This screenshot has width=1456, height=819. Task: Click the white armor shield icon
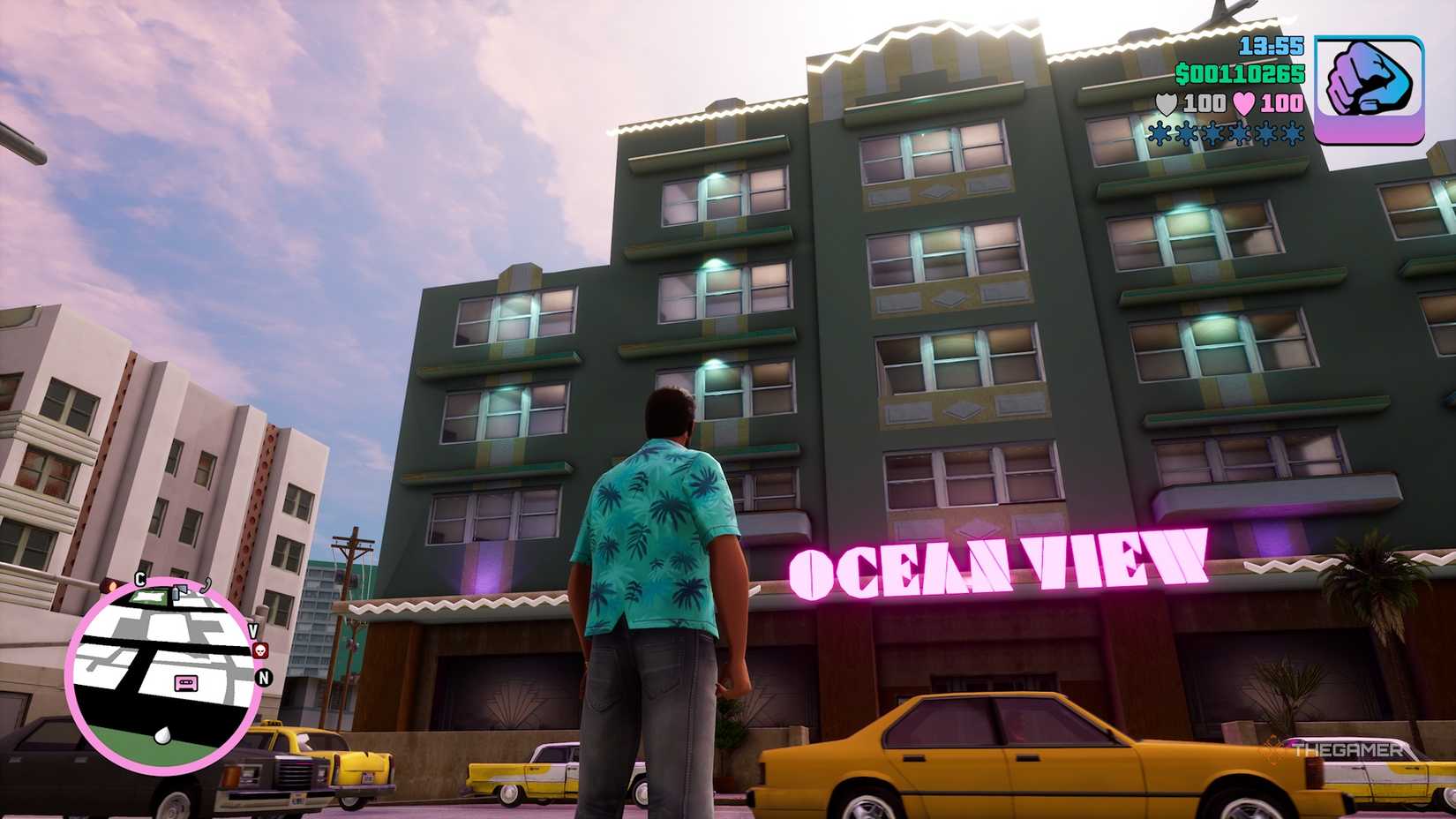coord(1167,103)
